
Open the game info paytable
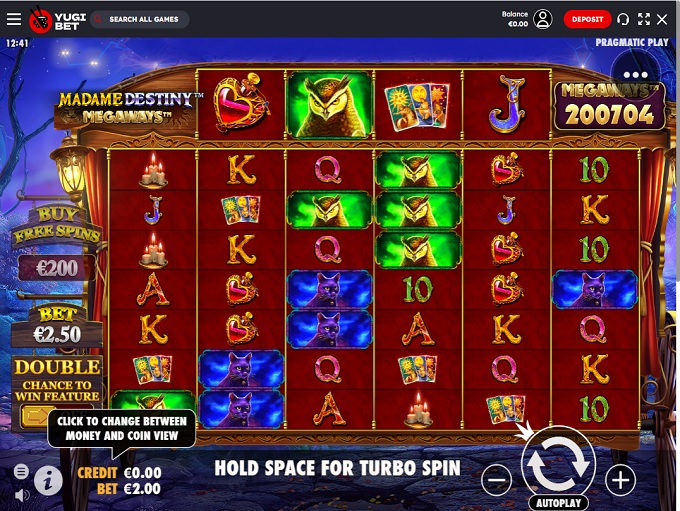pos(48,481)
